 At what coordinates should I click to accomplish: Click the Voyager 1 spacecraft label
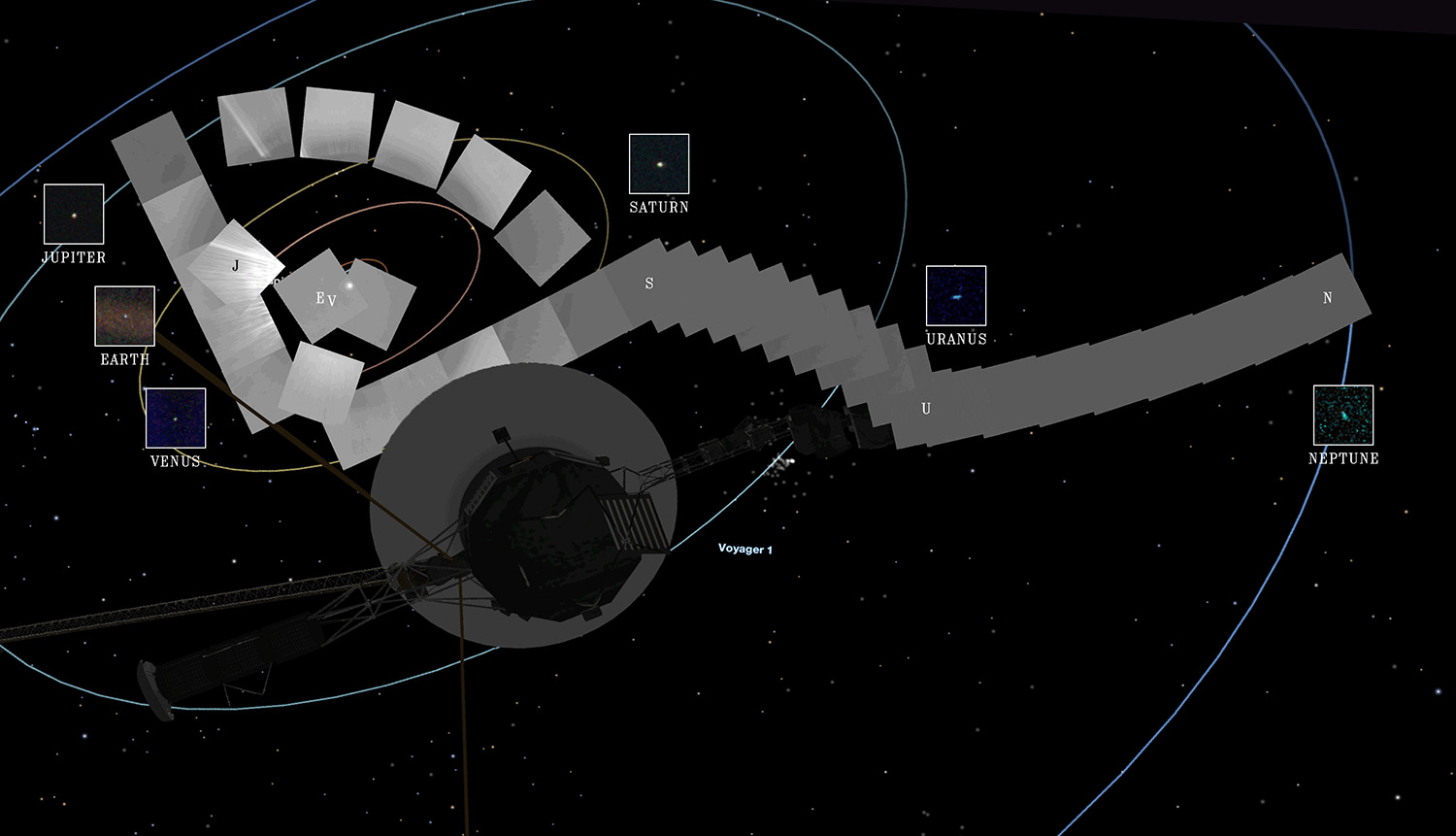coord(745,550)
